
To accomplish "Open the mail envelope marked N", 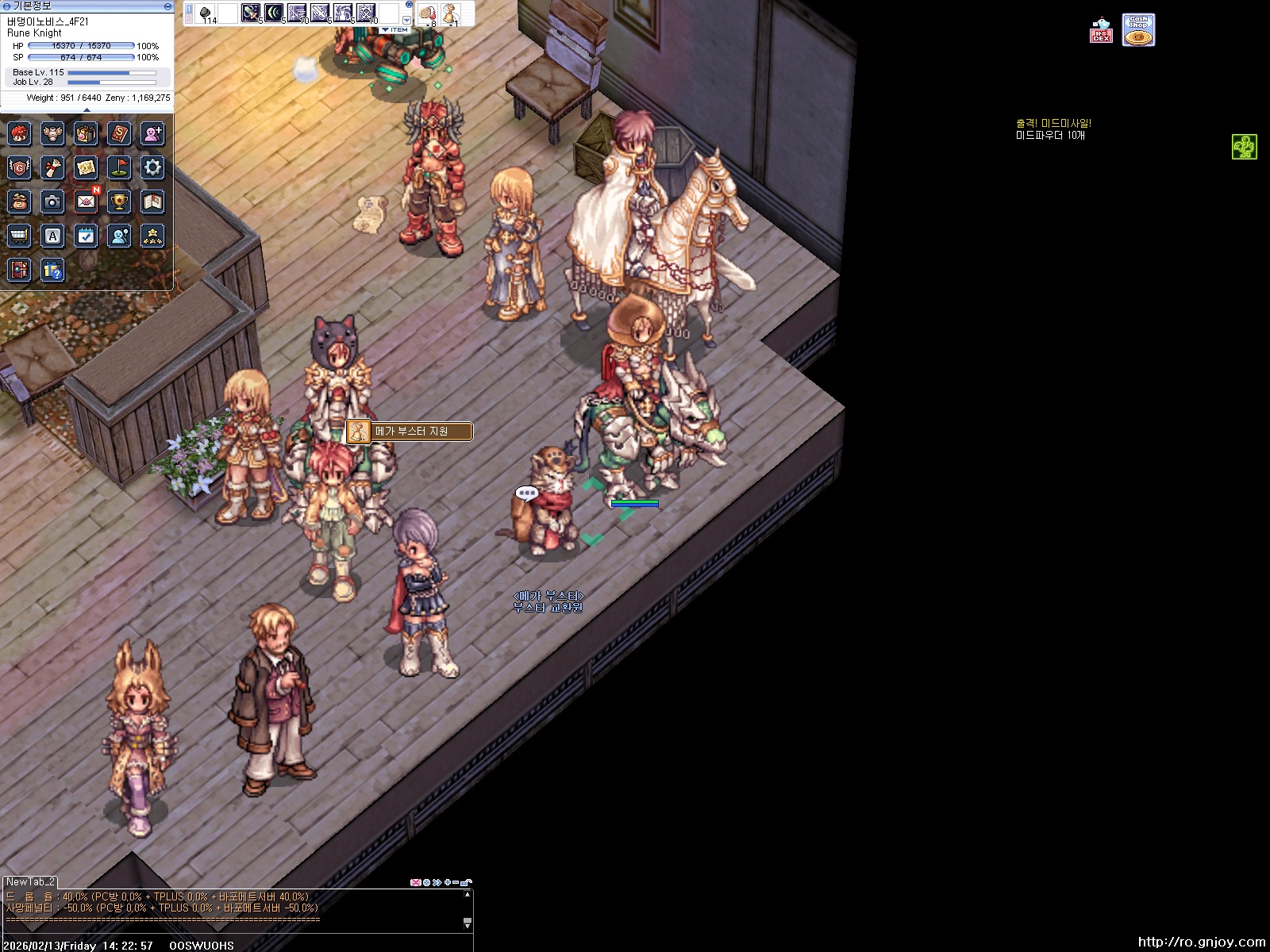I will [86, 202].
